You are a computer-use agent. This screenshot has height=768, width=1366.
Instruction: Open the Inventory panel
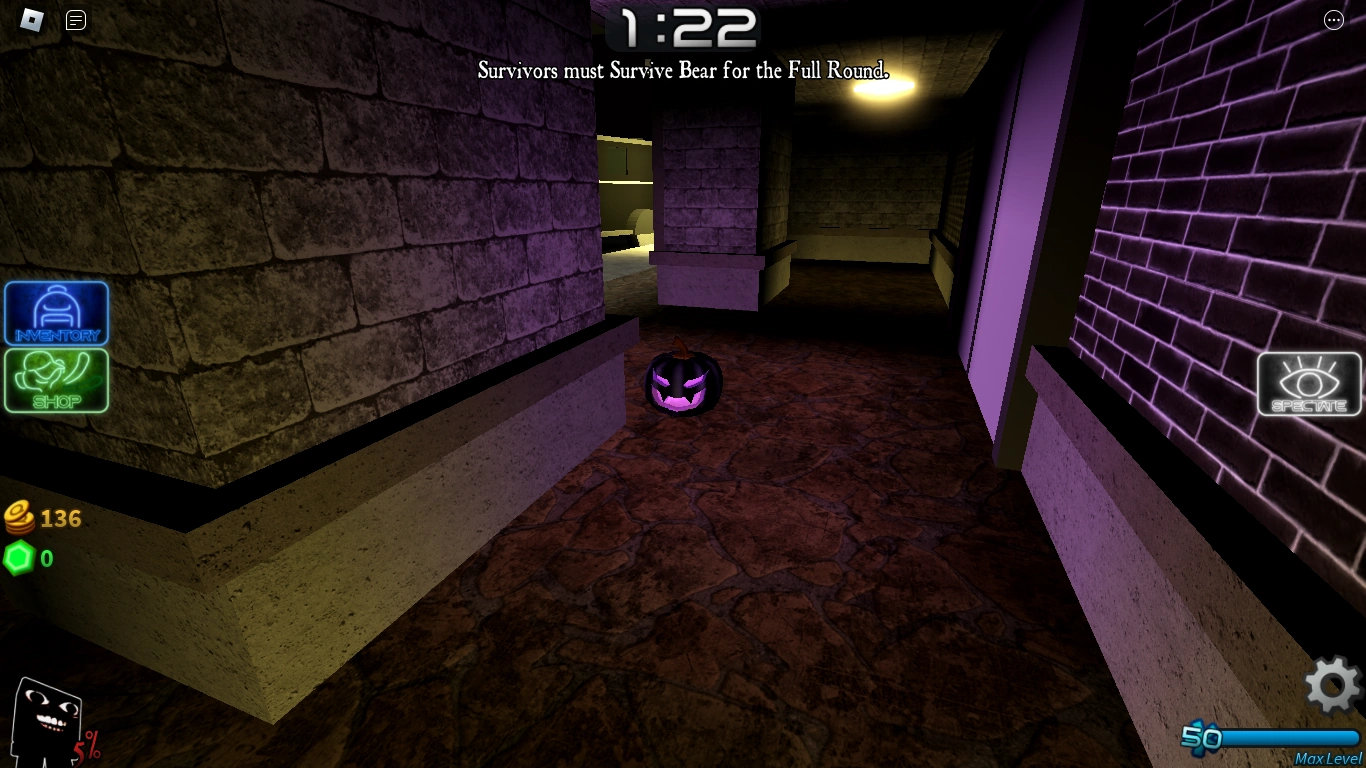(x=57, y=313)
